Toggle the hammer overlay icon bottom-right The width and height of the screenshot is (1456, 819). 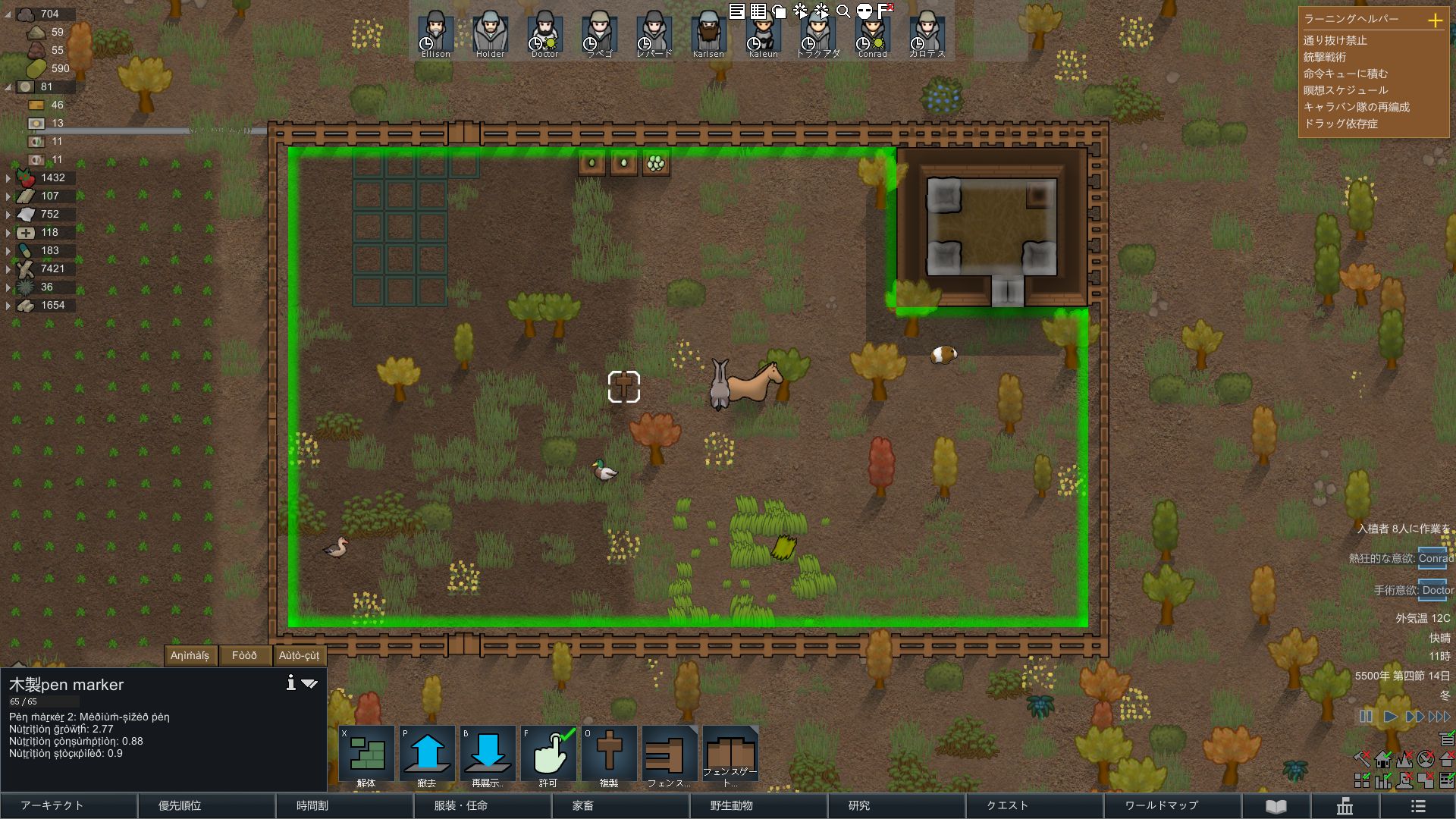click(1362, 758)
